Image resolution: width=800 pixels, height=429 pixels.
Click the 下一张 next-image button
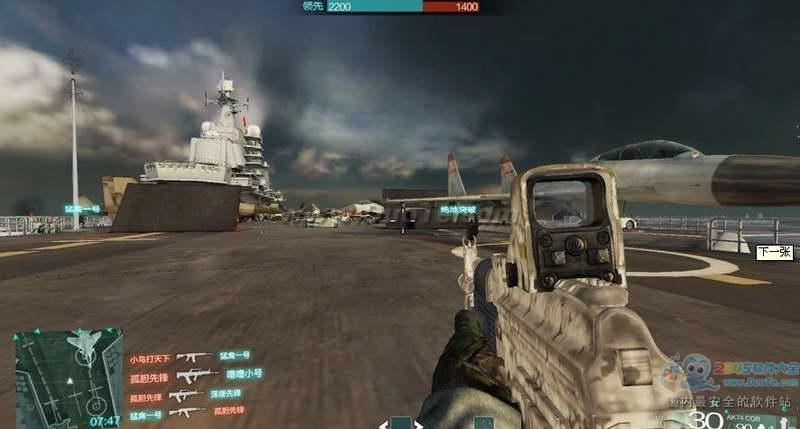772,252
